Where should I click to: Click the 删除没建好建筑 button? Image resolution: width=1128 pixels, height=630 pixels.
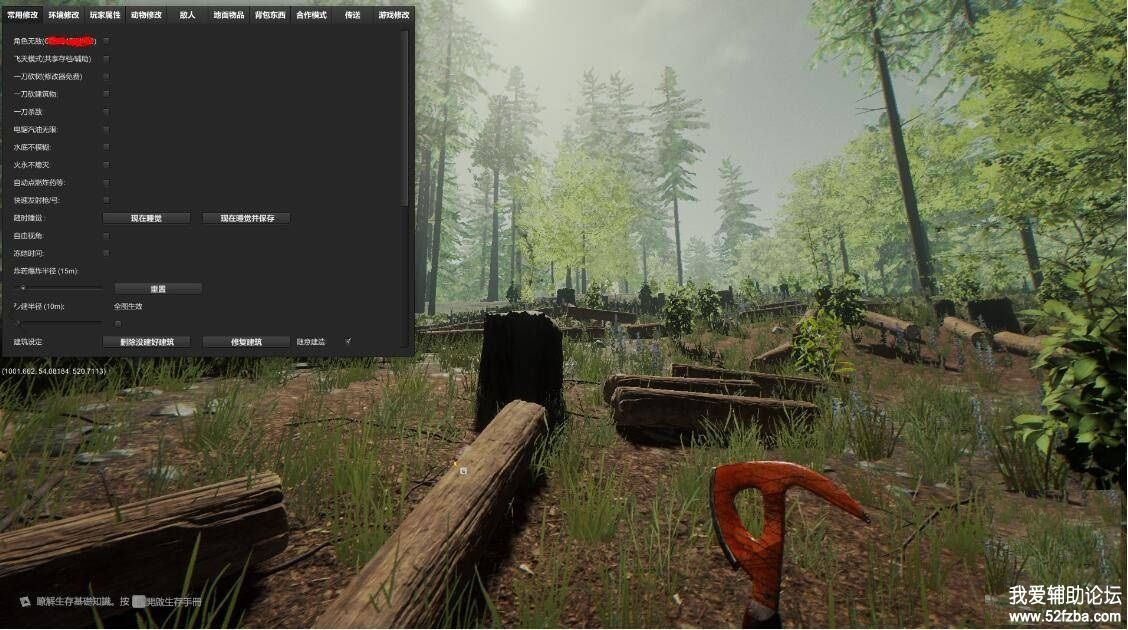[146, 342]
